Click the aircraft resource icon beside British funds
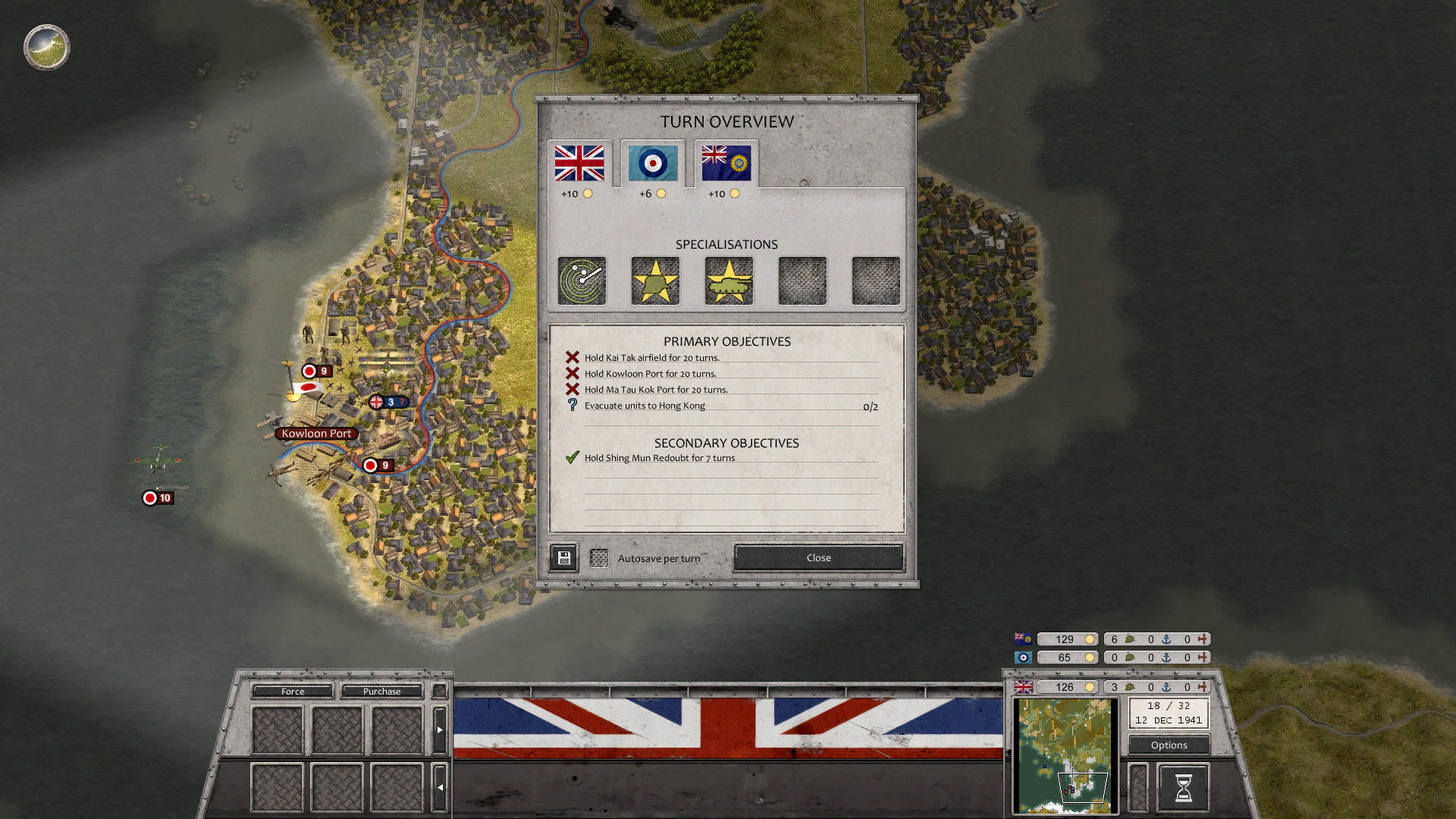The width and height of the screenshot is (1456, 819). pyautogui.click(x=1204, y=688)
